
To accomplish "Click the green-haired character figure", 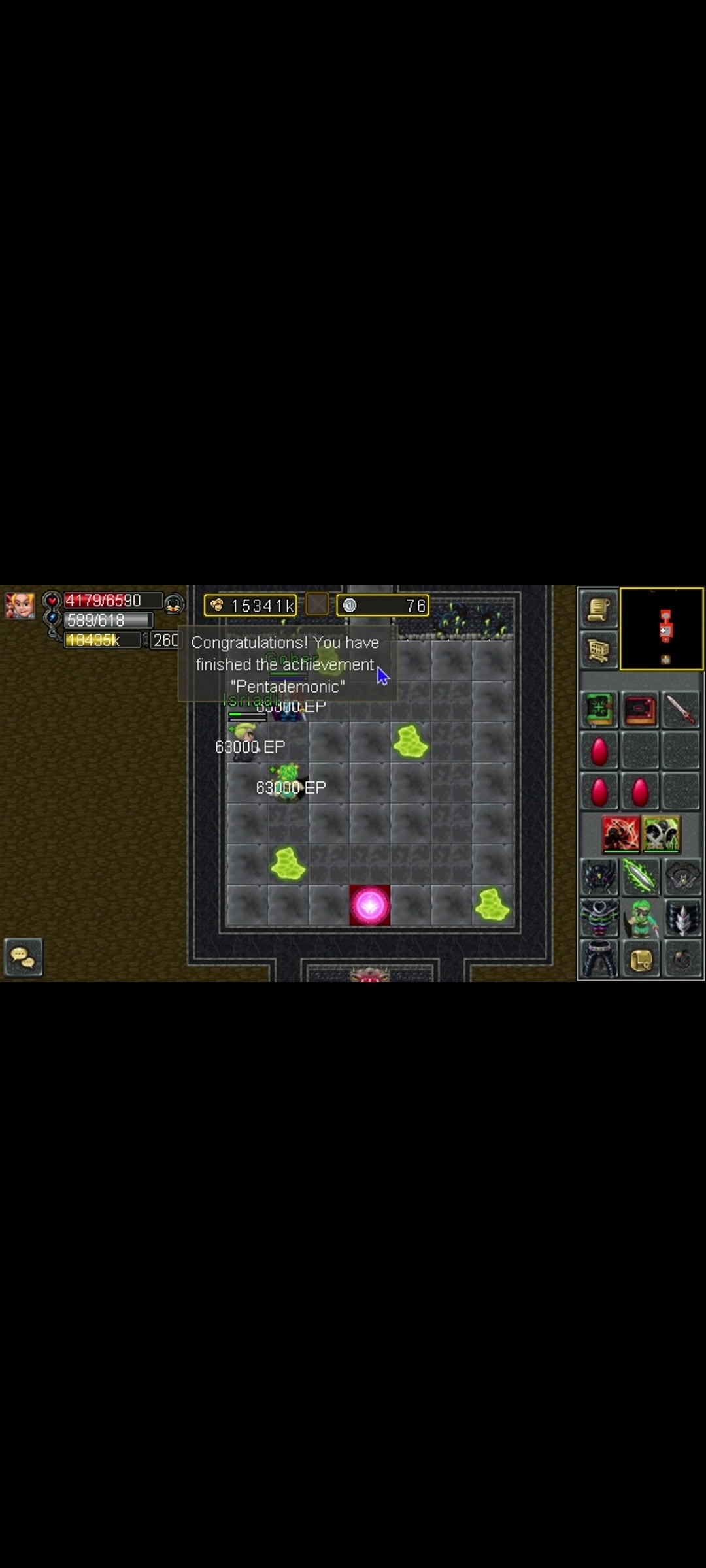I will point(640,917).
